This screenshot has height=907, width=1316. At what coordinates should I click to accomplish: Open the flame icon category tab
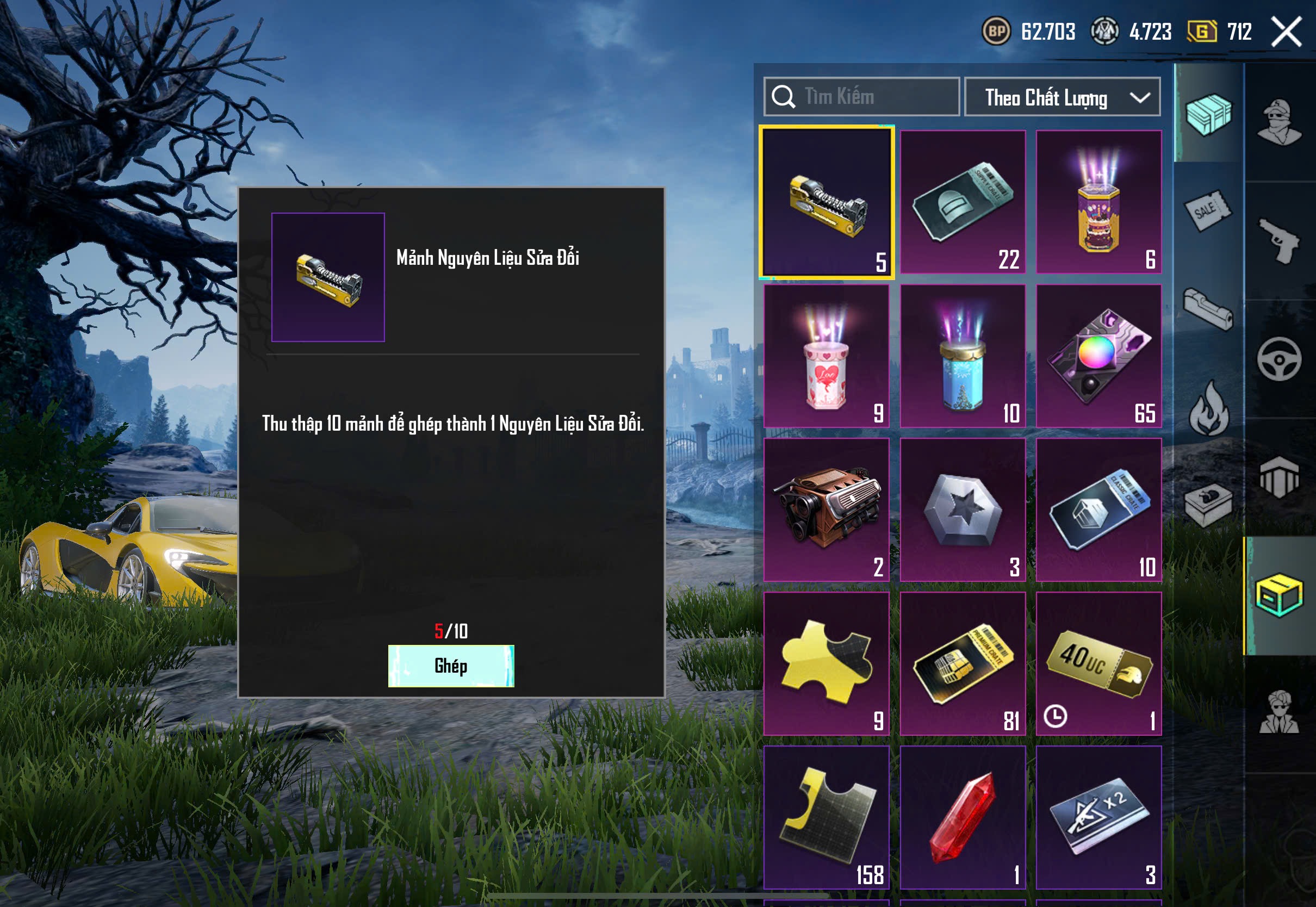(1208, 409)
